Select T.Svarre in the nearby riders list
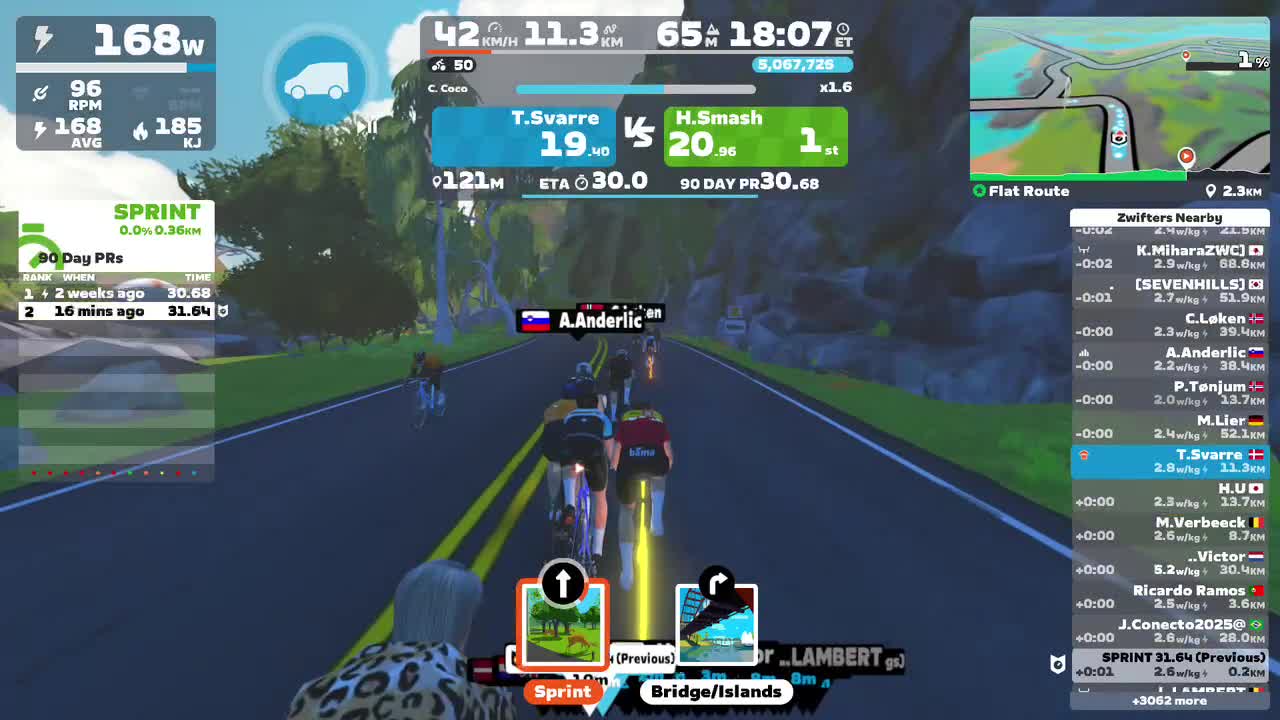Image resolution: width=1280 pixels, height=720 pixels. (1169, 460)
